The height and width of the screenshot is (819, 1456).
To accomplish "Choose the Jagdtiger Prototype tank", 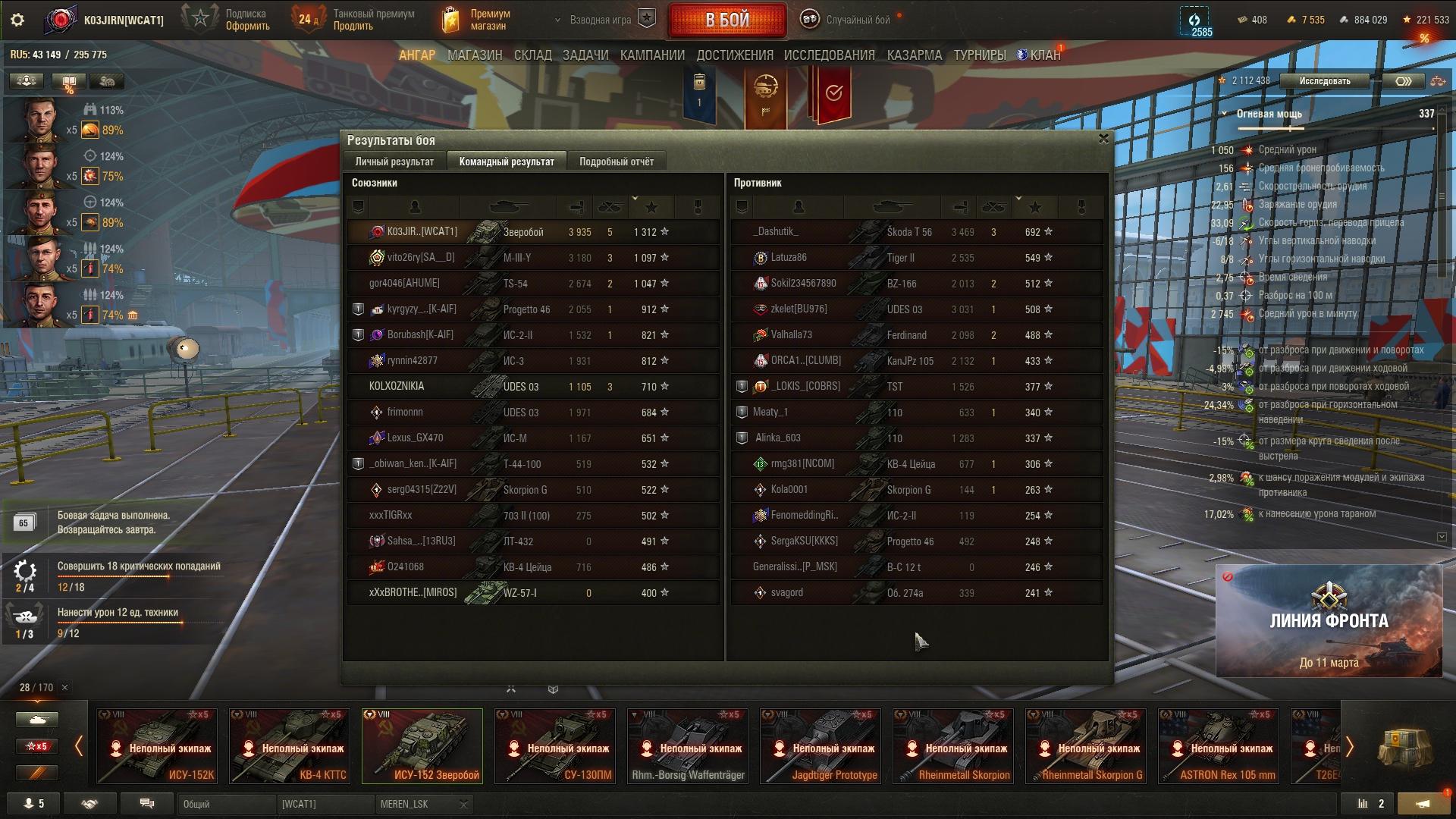I will 821,745.
